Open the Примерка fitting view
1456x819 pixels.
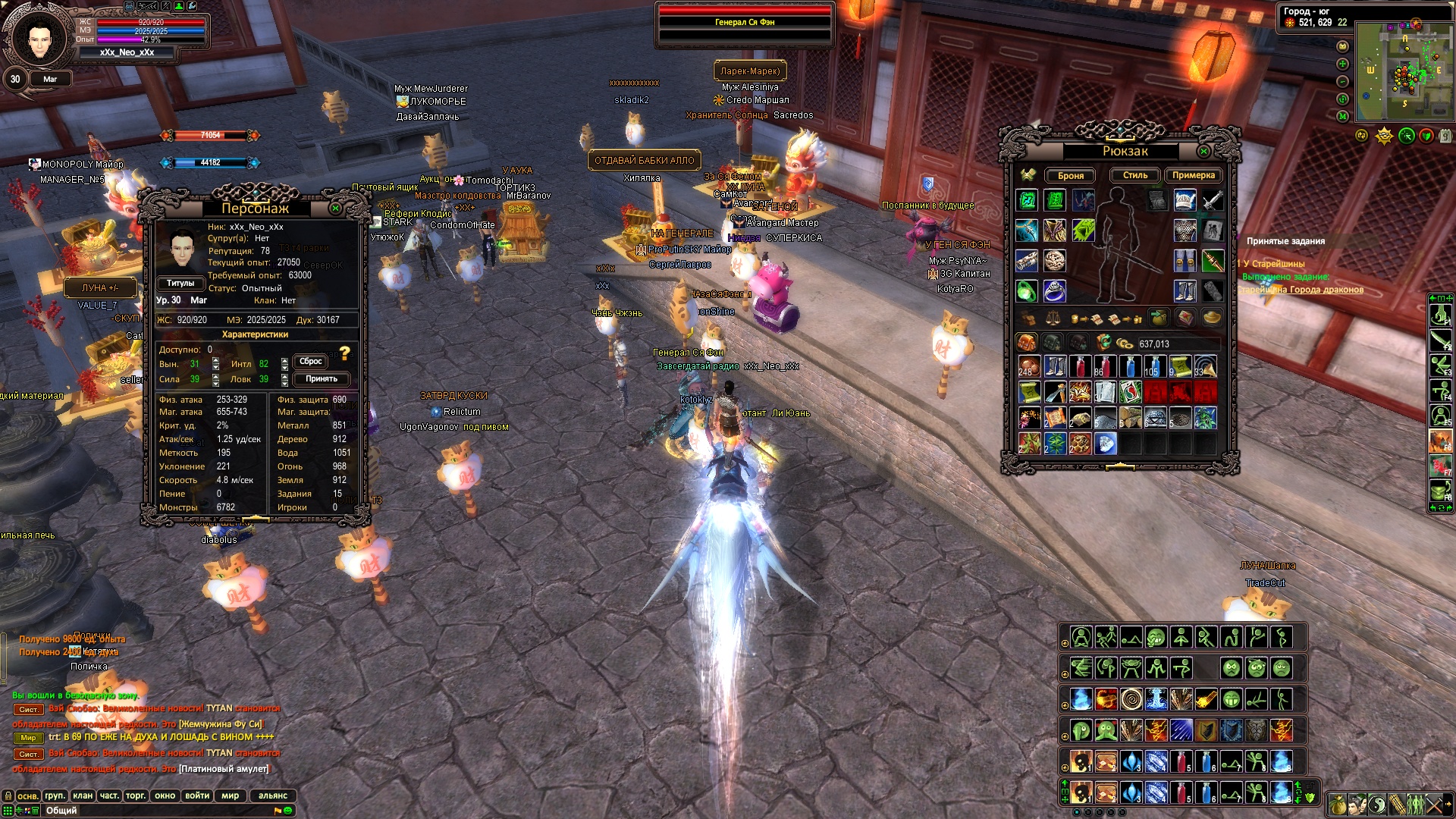pyautogui.click(x=1193, y=175)
